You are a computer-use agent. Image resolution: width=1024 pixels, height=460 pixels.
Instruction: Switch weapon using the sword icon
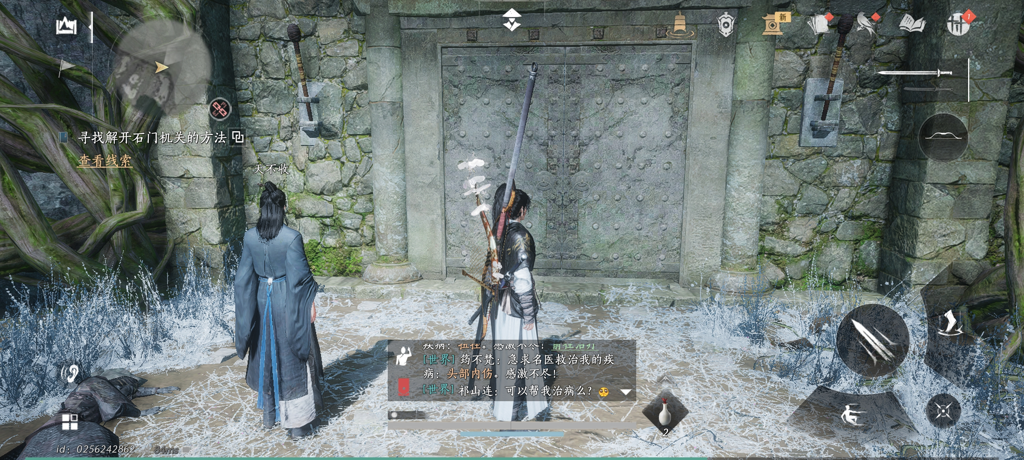pyautogui.click(x=914, y=73)
